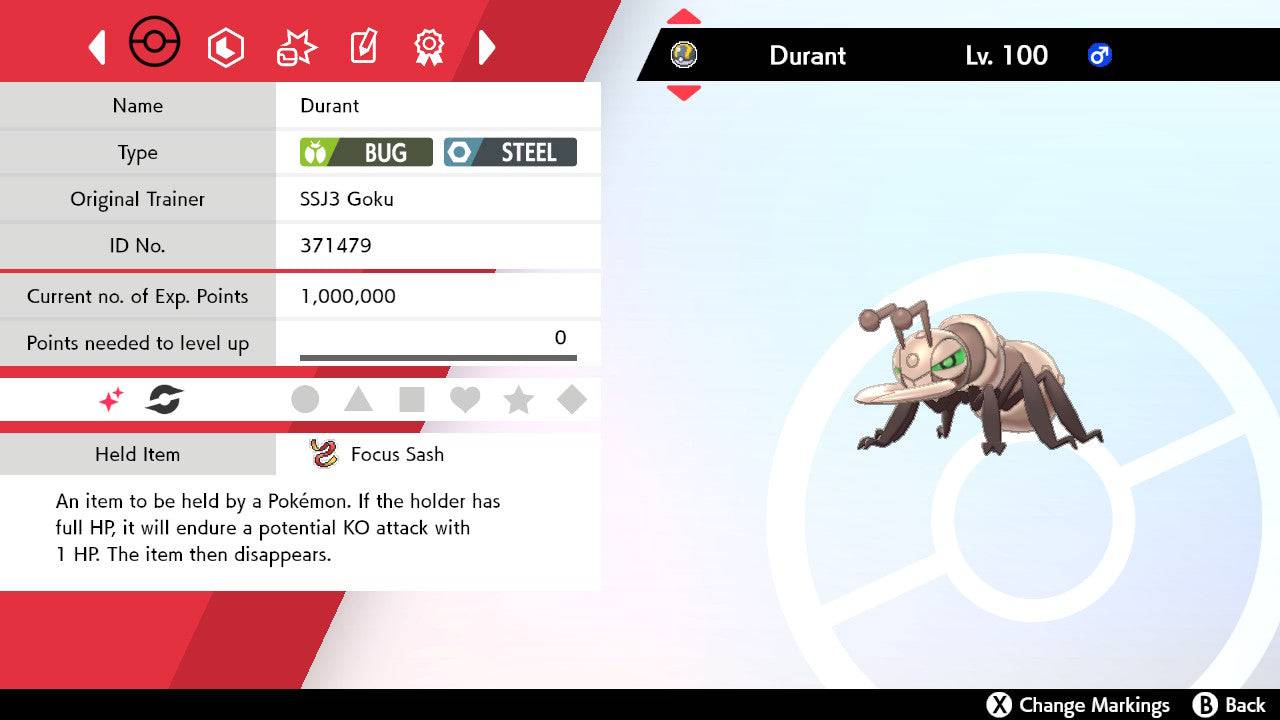Toggle the star marking

[518, 400]
